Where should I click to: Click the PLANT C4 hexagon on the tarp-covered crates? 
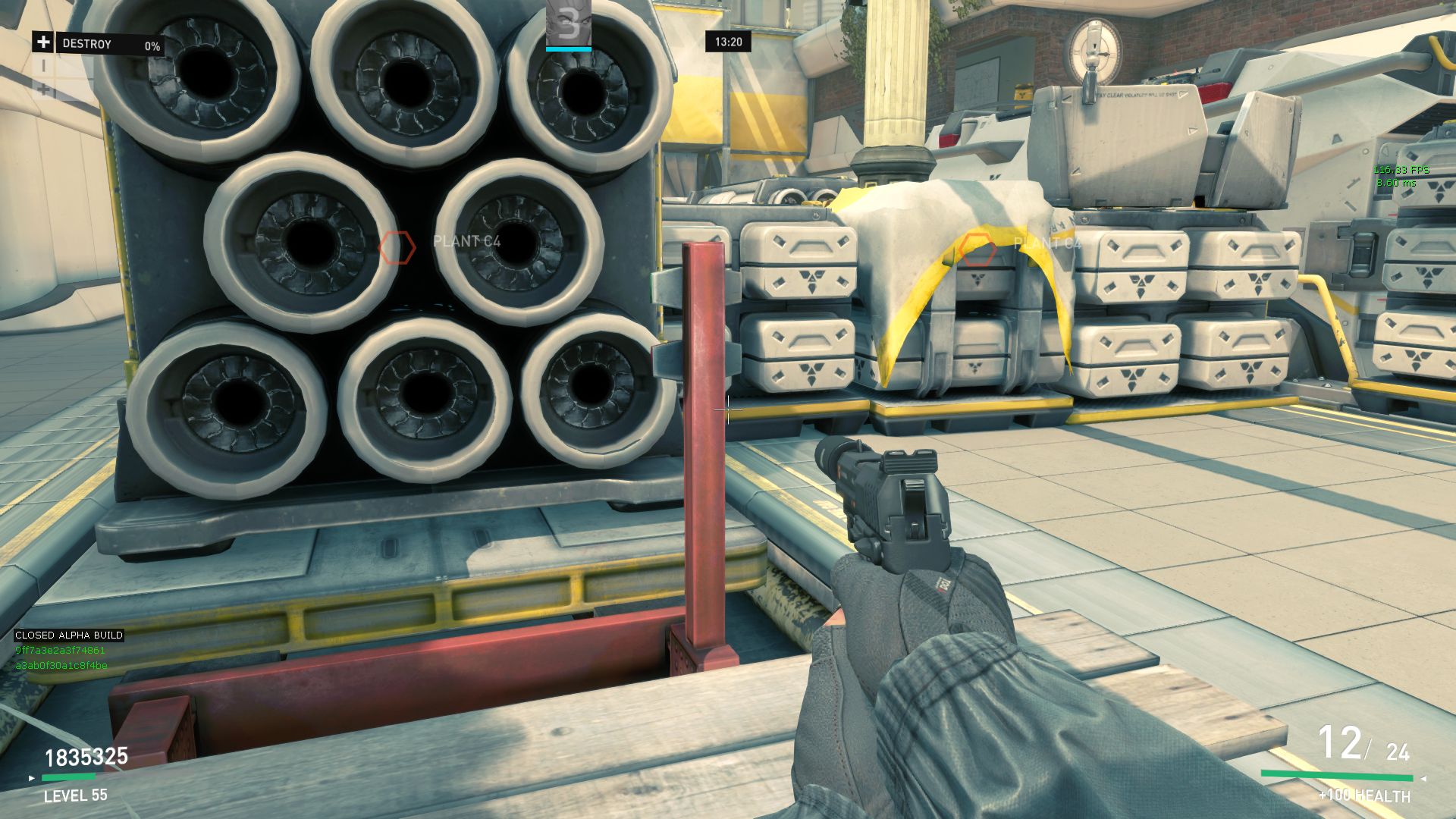point(977,249)
